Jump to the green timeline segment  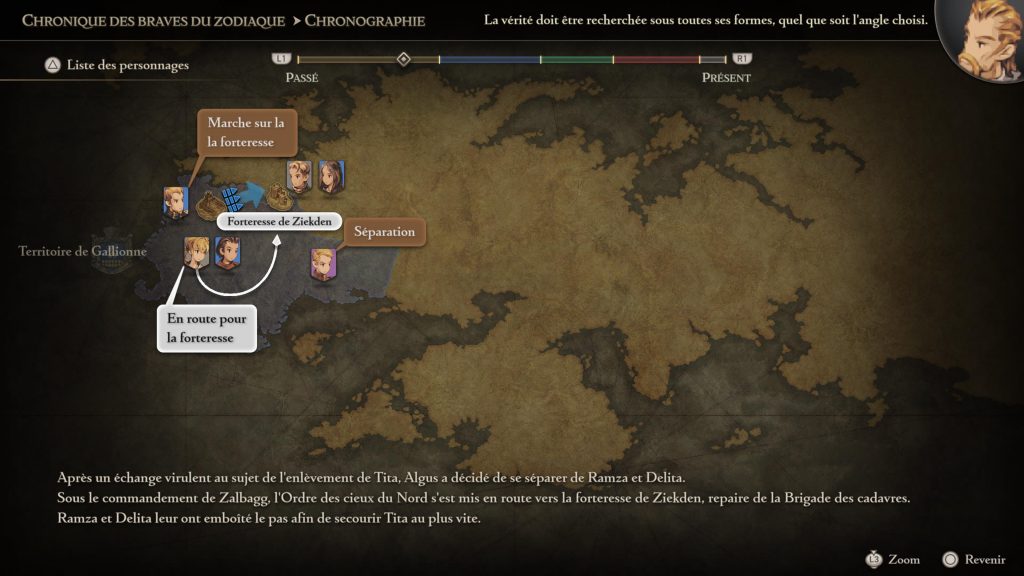(x=577, y=60)
